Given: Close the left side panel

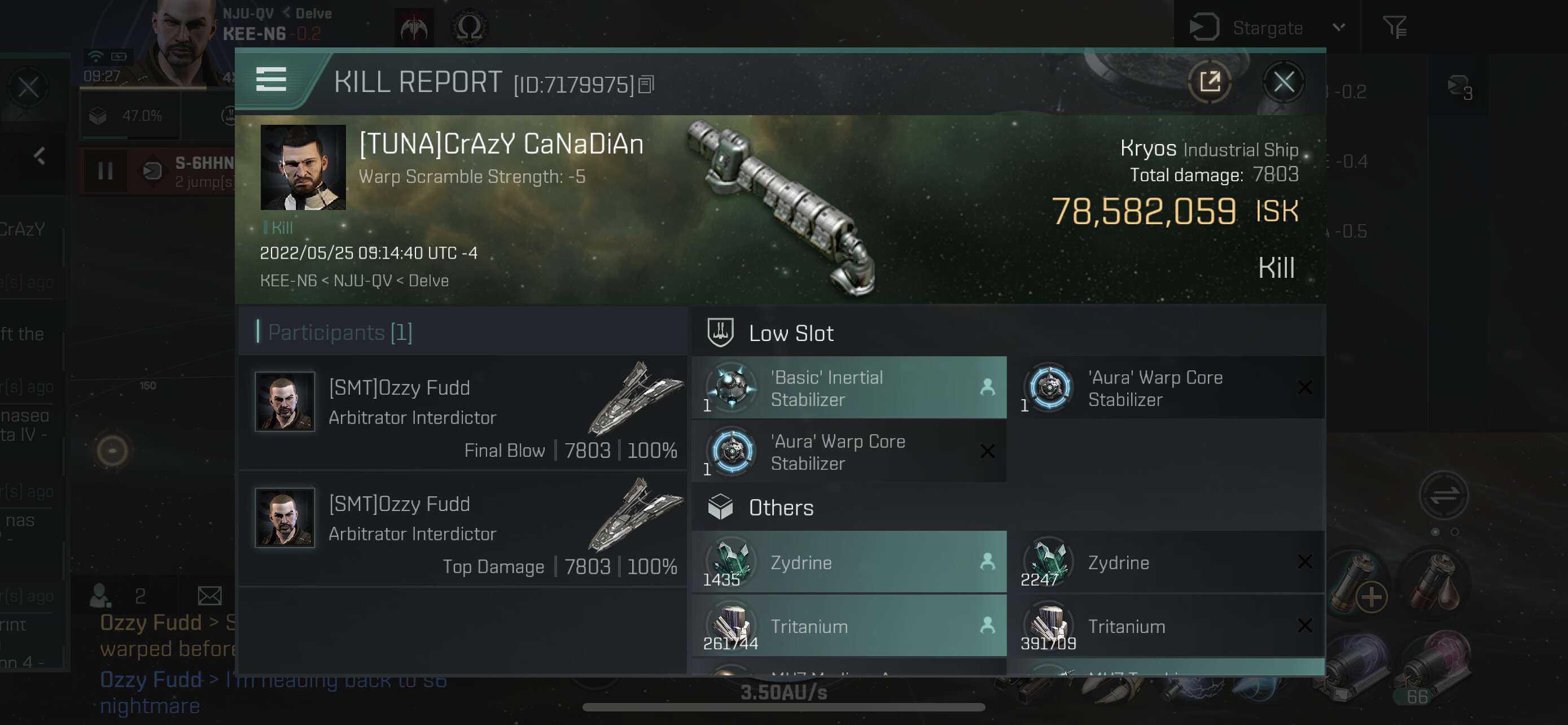Looking at the screenshot, I should (x=28, y=88).
